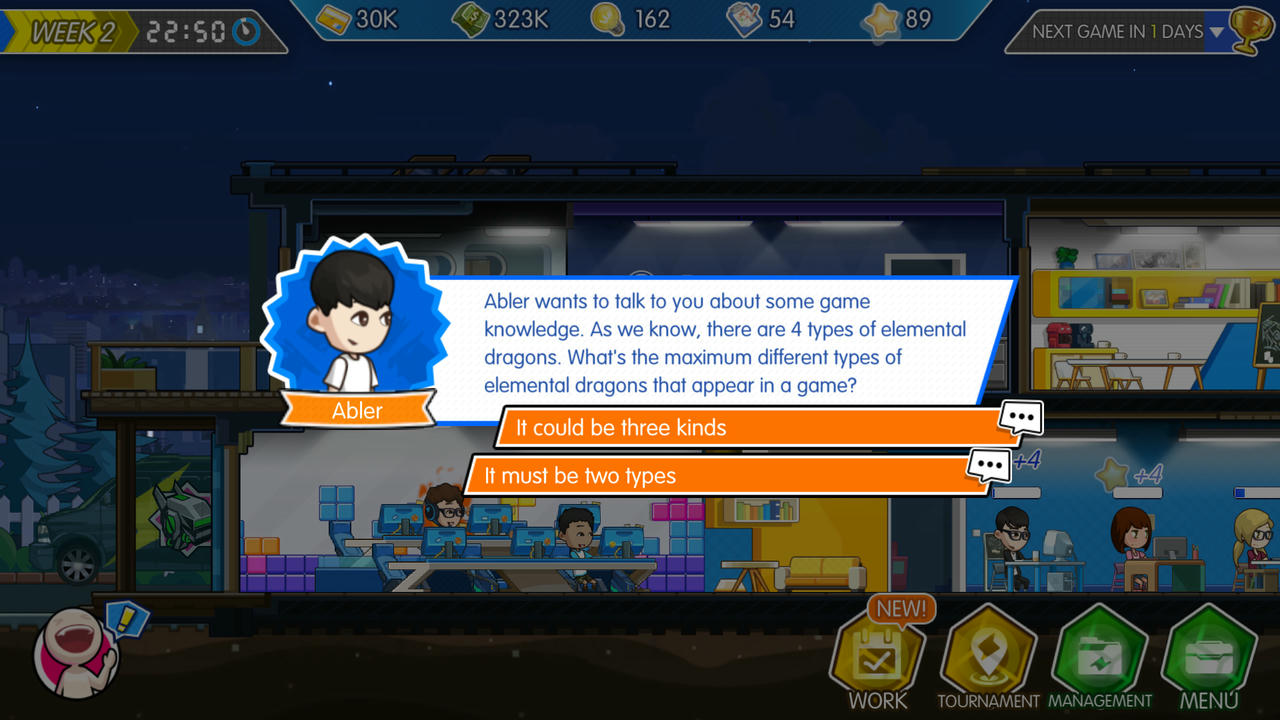Open the main Menu button
The image size is (1280, 720).
coord(1209,658)
